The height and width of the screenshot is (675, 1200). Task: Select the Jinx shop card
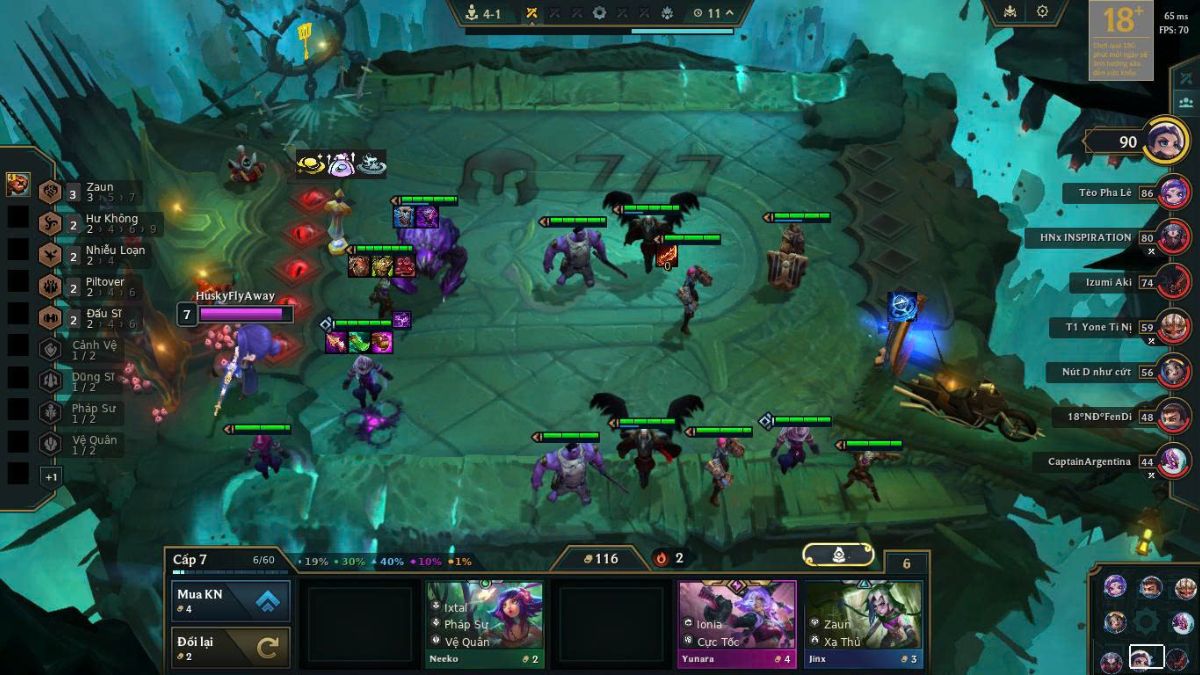[863, 624]
